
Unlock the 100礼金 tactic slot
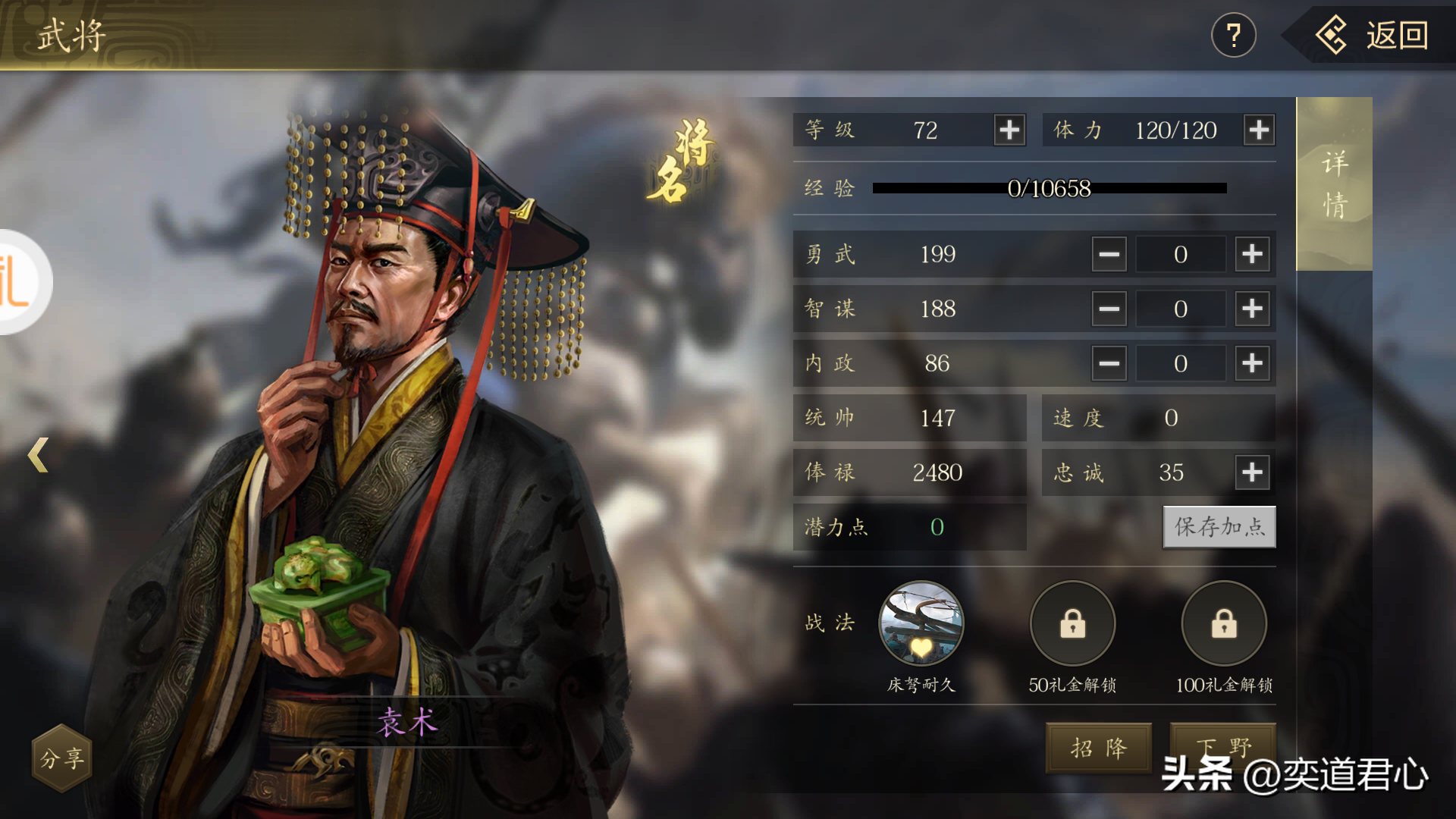click(x=1224, y=624)
